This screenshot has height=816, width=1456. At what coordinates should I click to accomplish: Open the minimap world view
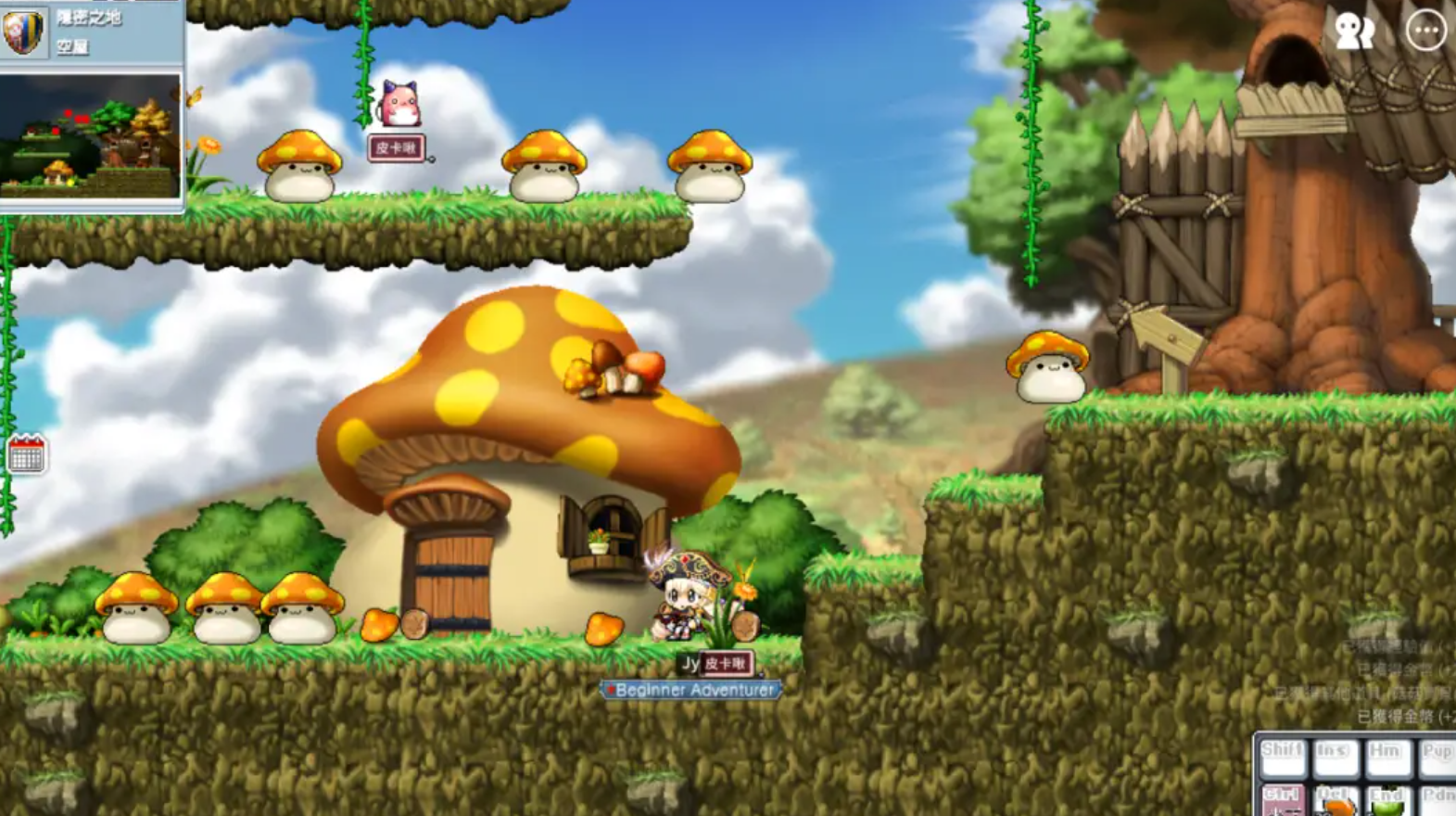click(90, 136)
